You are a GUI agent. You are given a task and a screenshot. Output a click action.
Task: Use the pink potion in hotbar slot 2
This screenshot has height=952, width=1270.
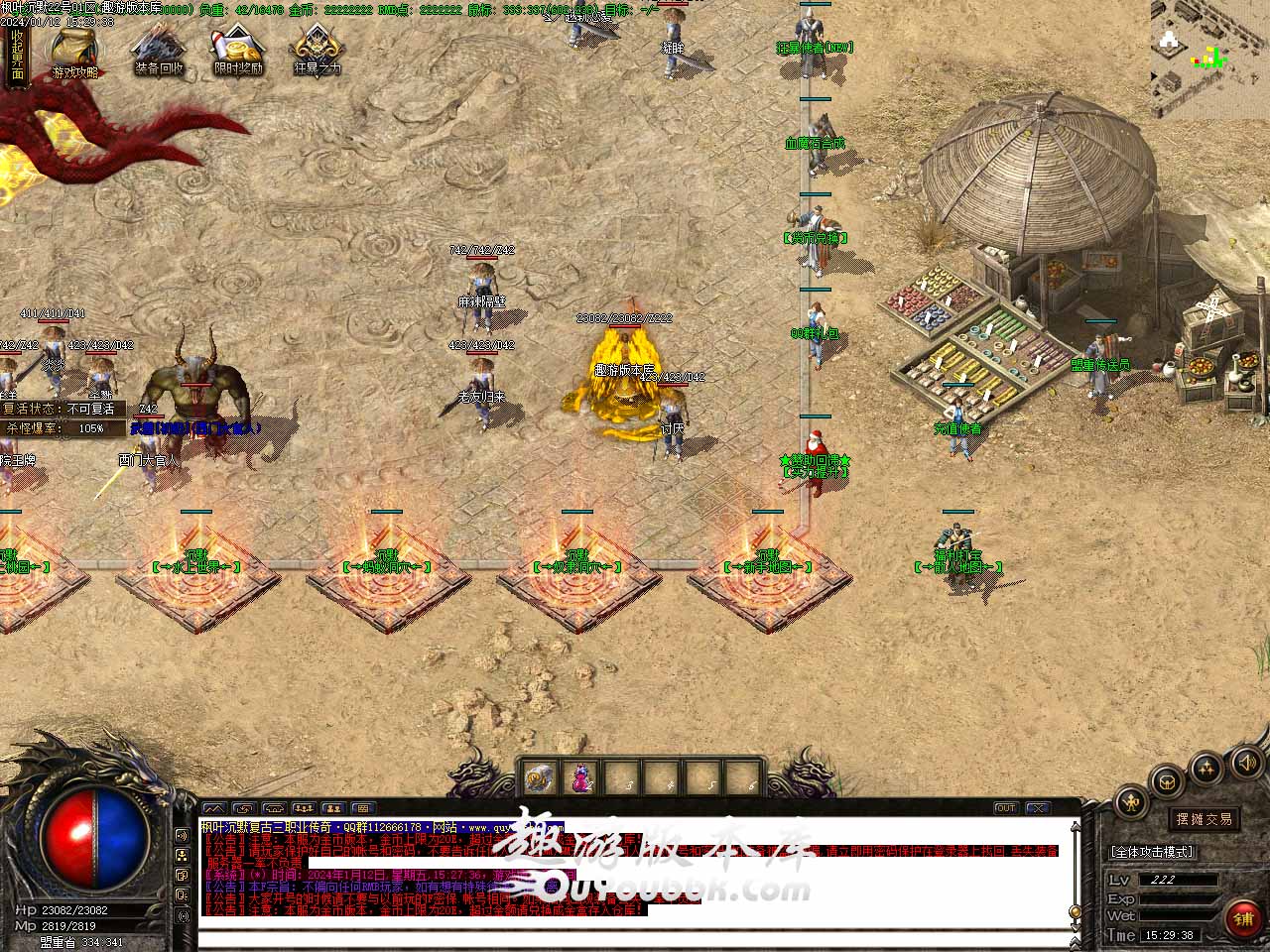[x=580, y=778]
